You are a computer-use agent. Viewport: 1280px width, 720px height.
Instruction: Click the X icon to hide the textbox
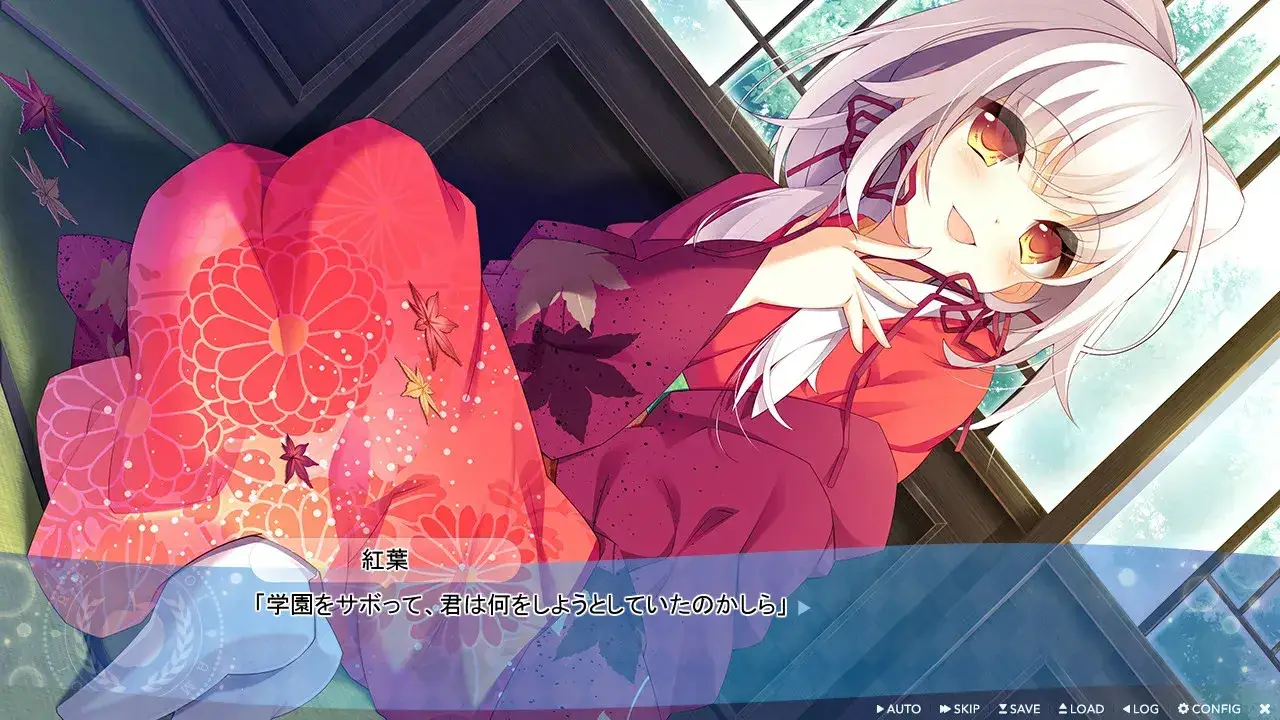[x=1265, y=709]
